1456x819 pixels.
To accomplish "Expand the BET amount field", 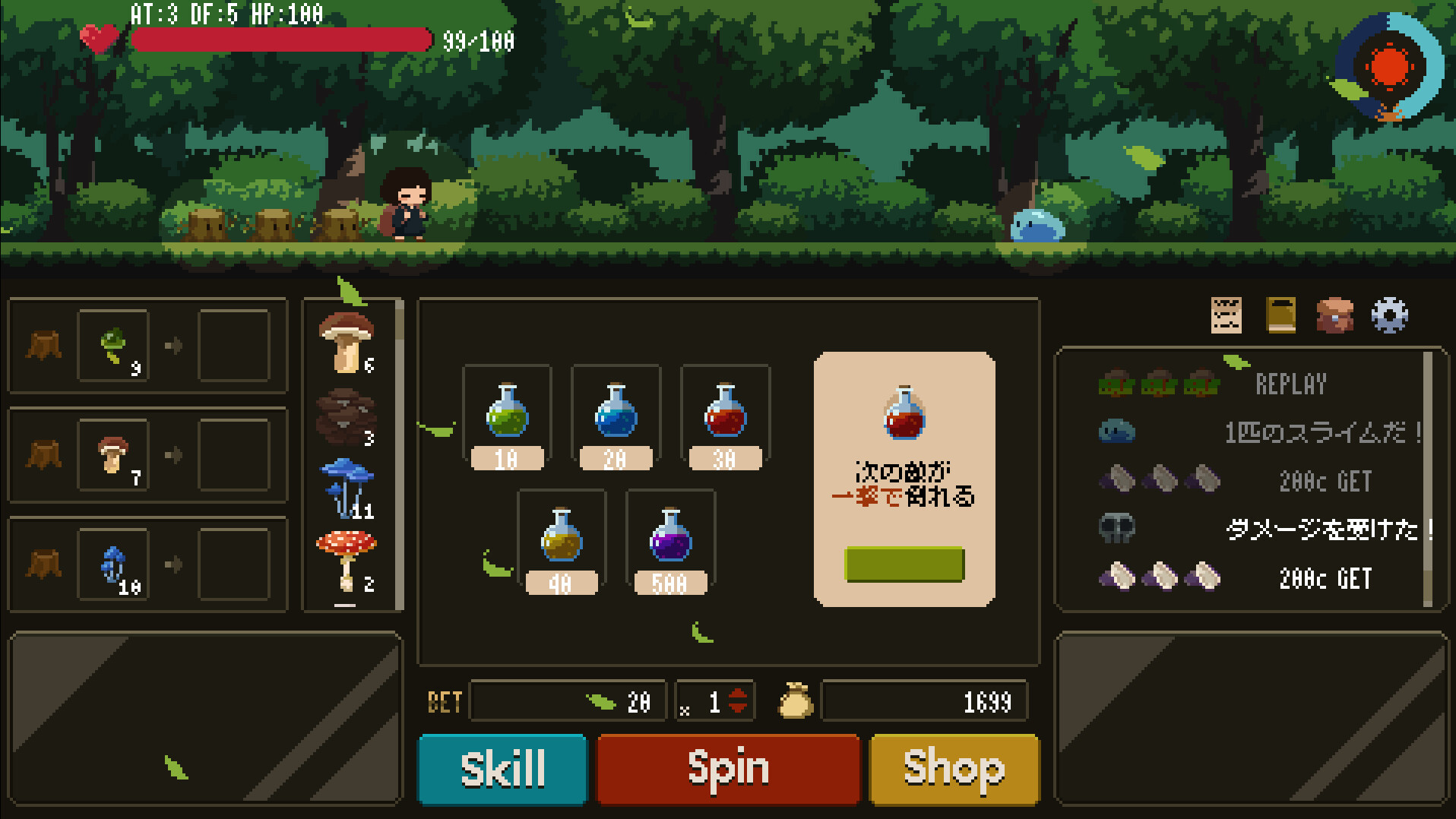I will point(568,700).
